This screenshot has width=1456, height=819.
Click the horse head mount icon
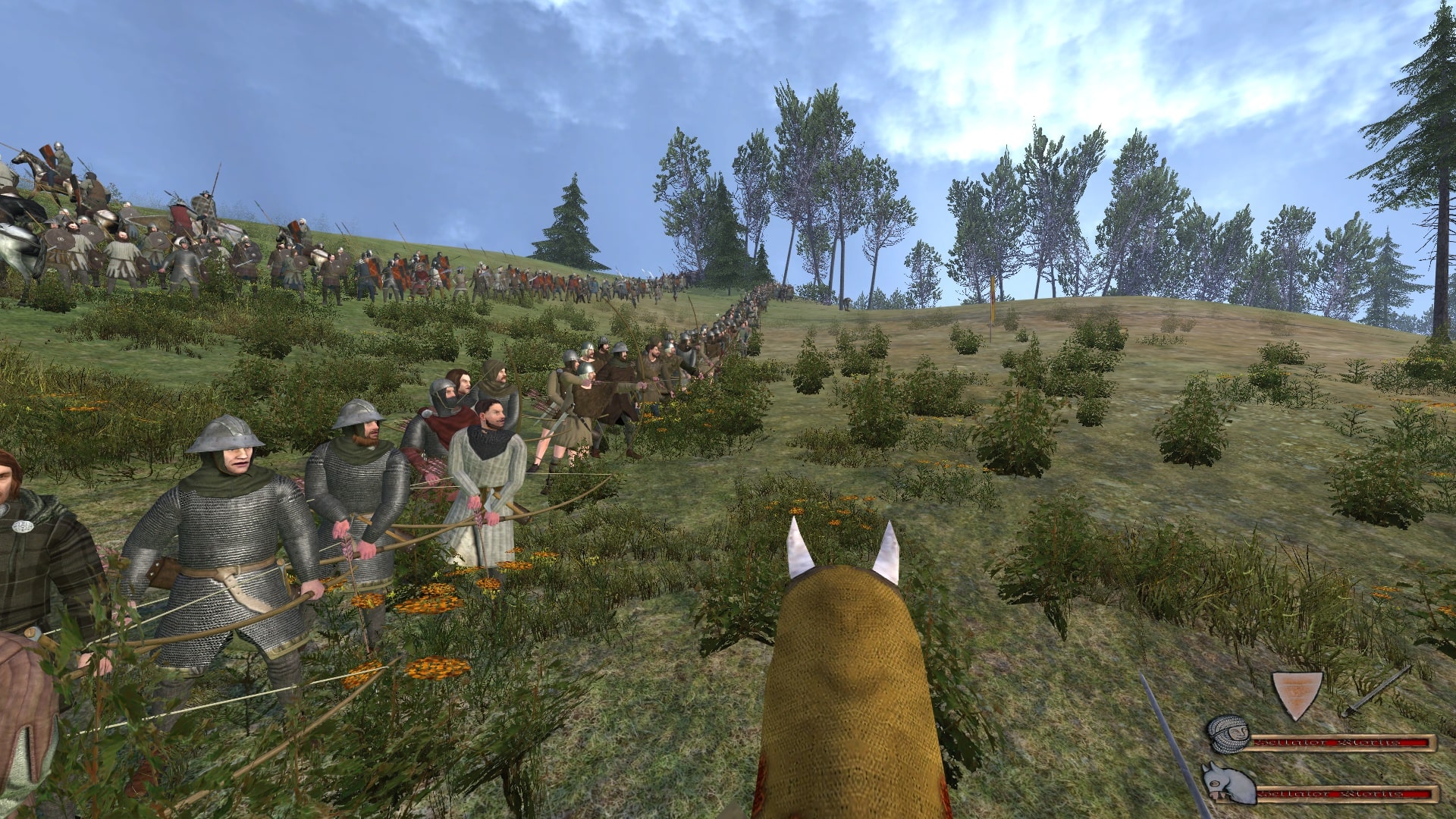pyautogui.click(x=1227, y=784)
